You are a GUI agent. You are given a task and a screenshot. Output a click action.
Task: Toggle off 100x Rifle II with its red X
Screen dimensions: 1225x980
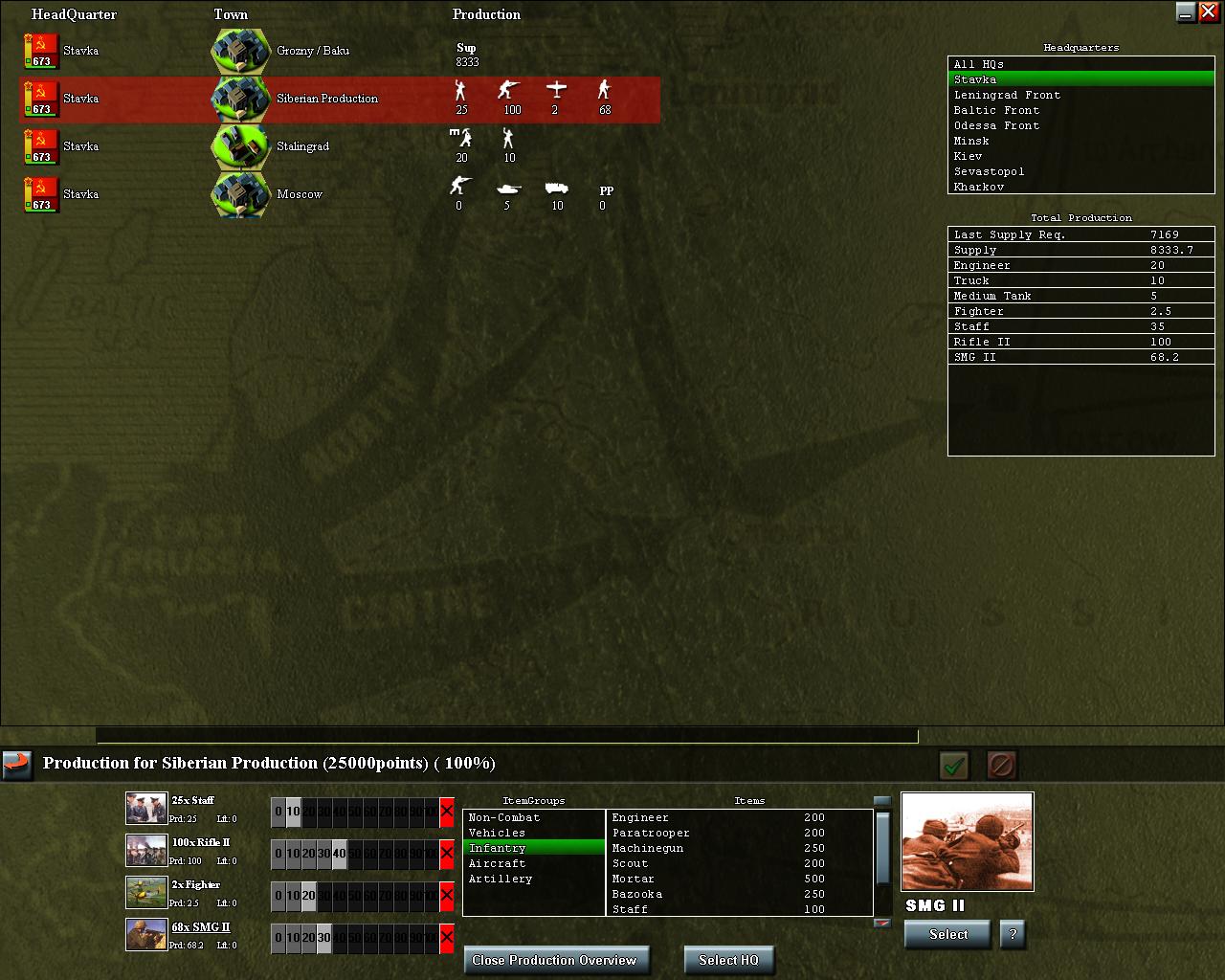click(x=446, y=853)
